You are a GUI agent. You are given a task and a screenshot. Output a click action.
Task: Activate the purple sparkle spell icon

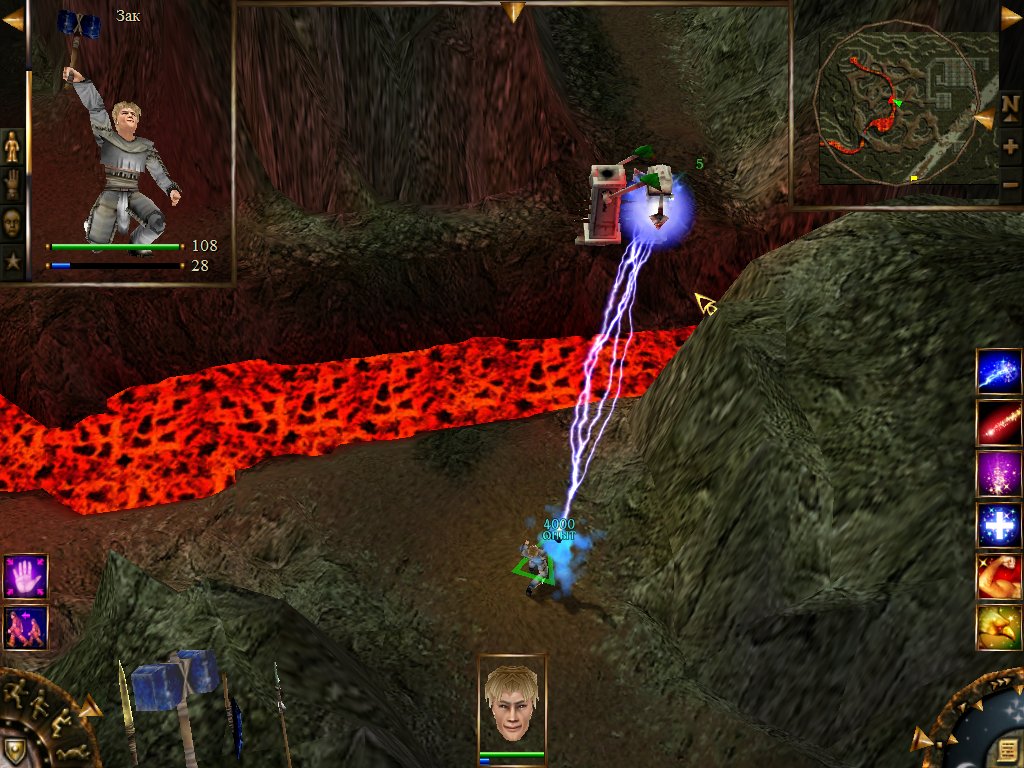pyautogui.click(x=998, y=474)
